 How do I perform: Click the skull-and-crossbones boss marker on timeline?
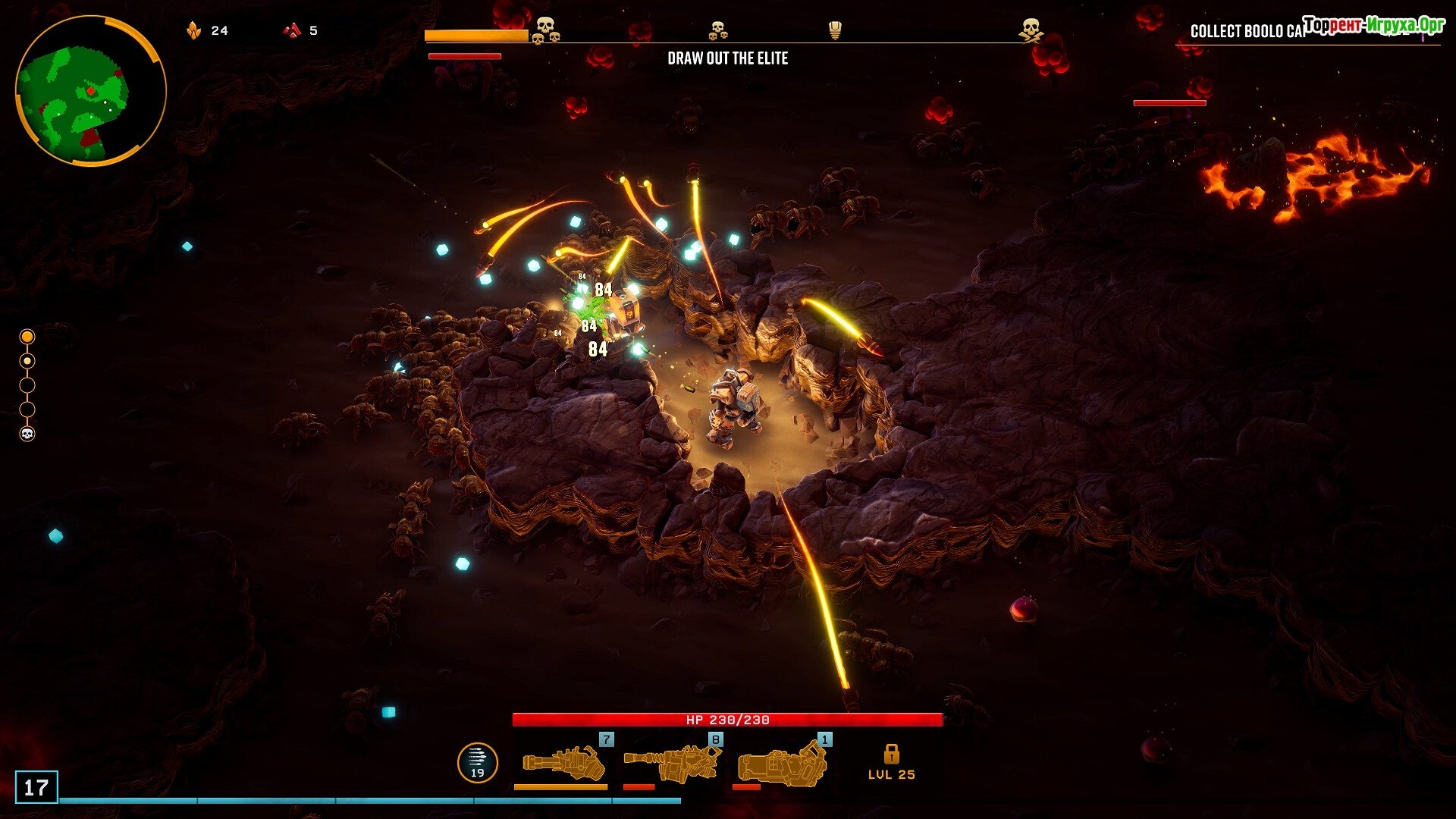point(1030,30)
